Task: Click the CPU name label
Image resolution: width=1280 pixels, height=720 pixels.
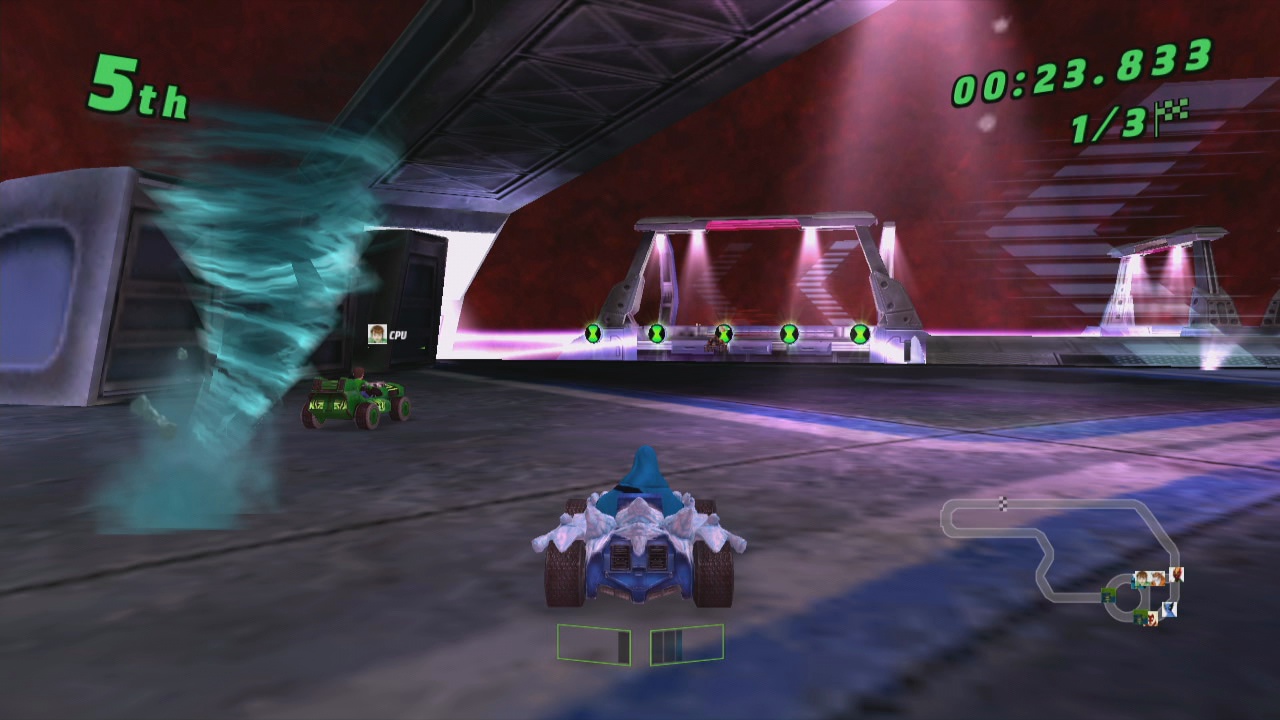Action: coord(399,333)
